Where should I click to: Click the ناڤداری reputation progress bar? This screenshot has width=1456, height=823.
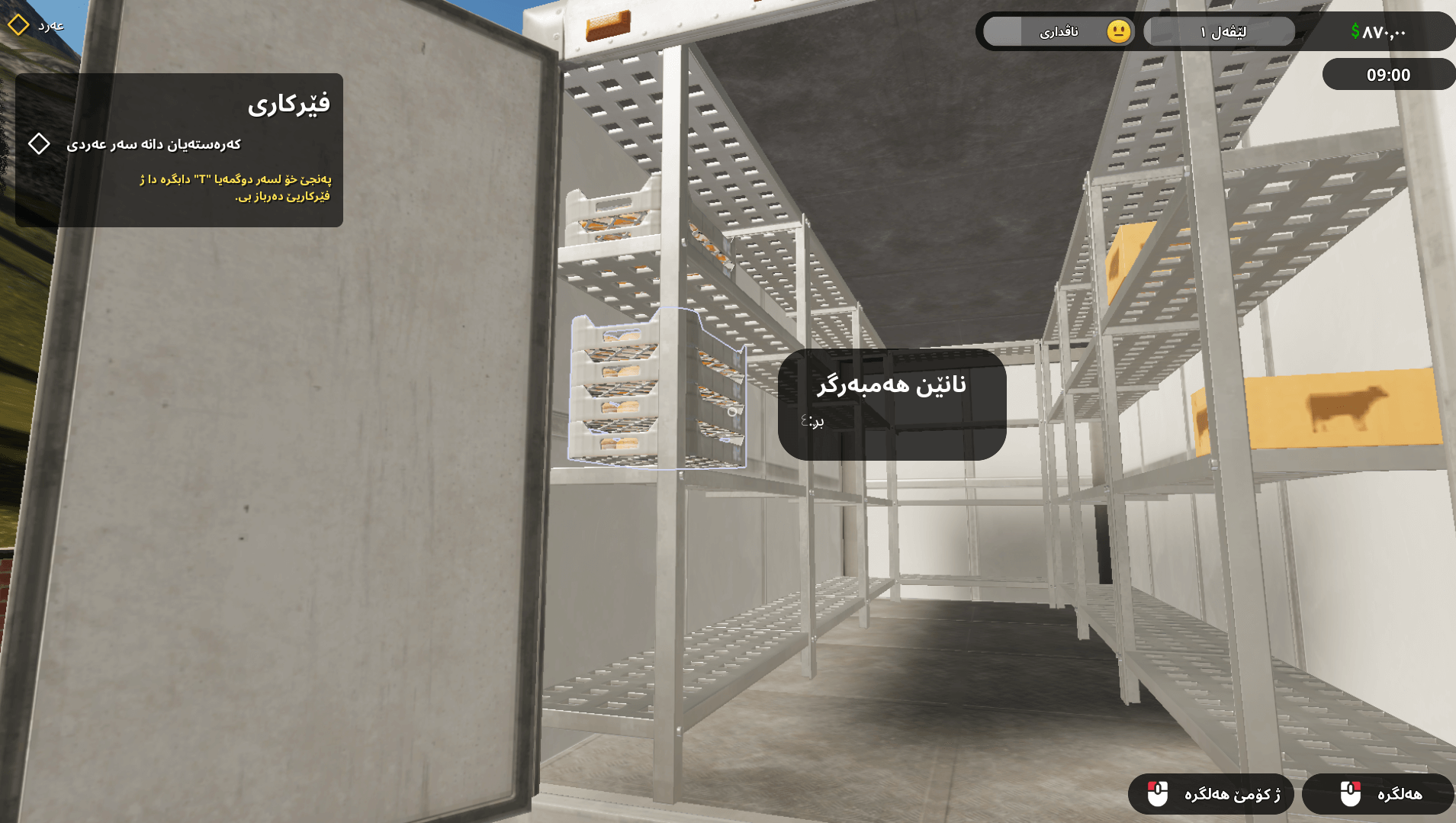[1060, 31]
